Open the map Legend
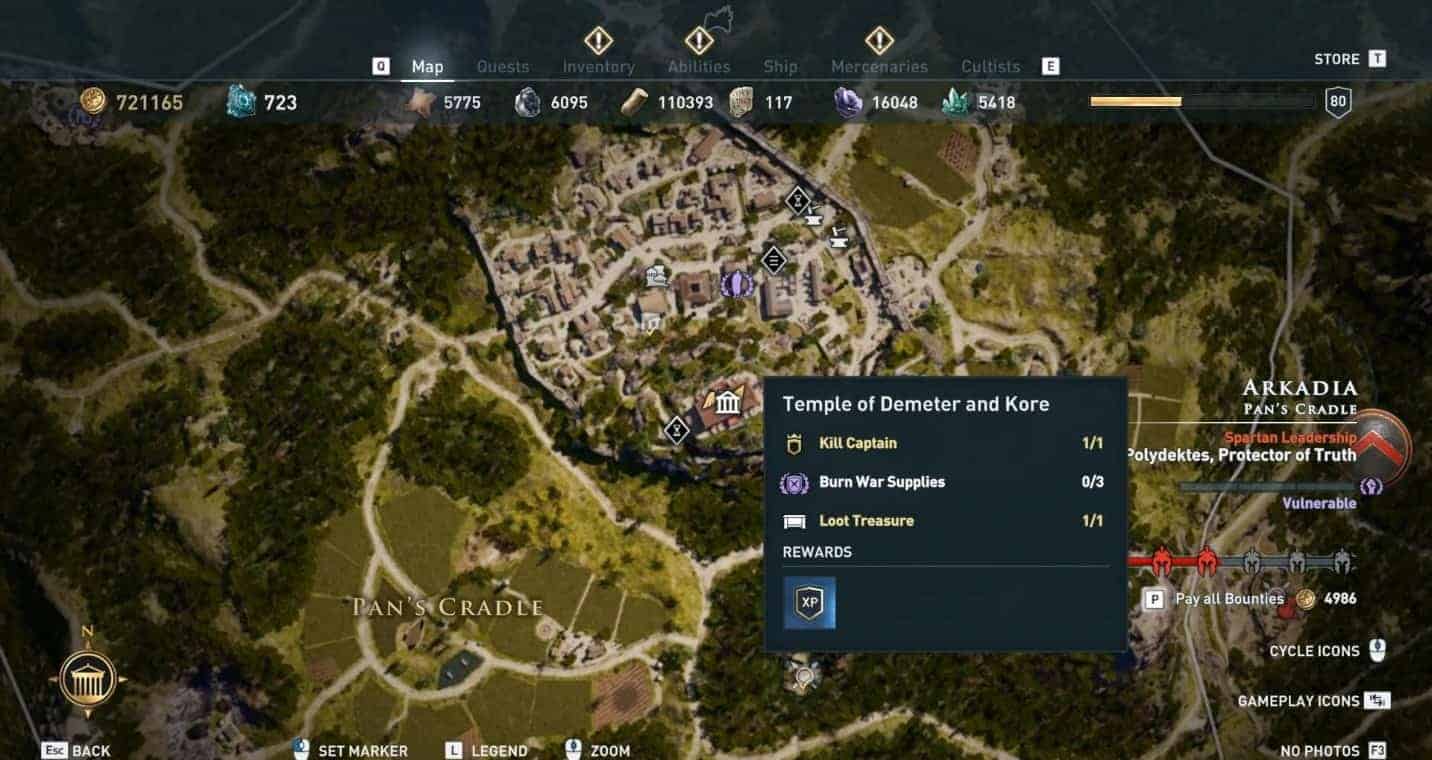This screenshot has height=760, width=1432. point(499,750)
